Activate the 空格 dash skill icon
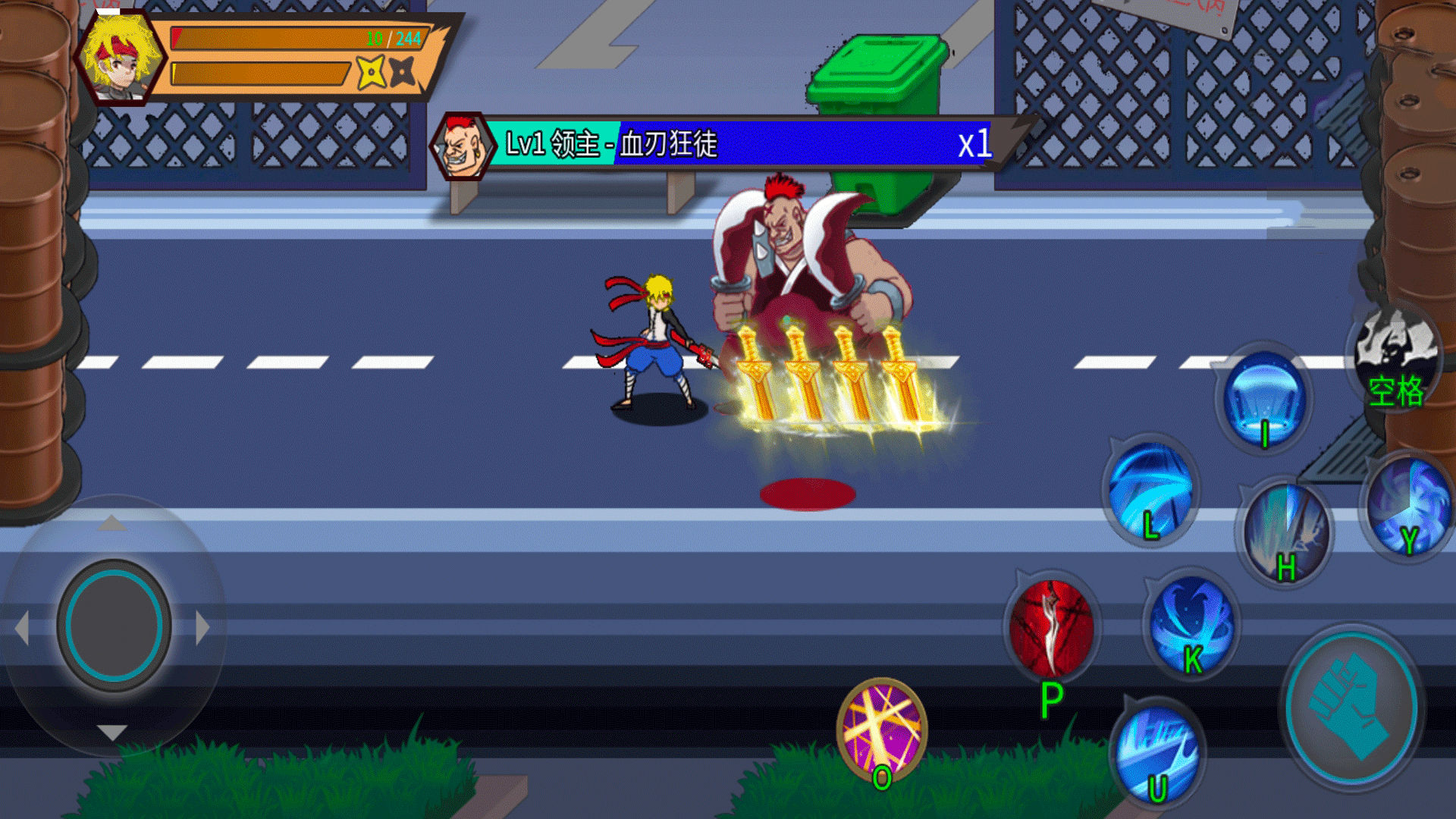 click(1395, 356)
